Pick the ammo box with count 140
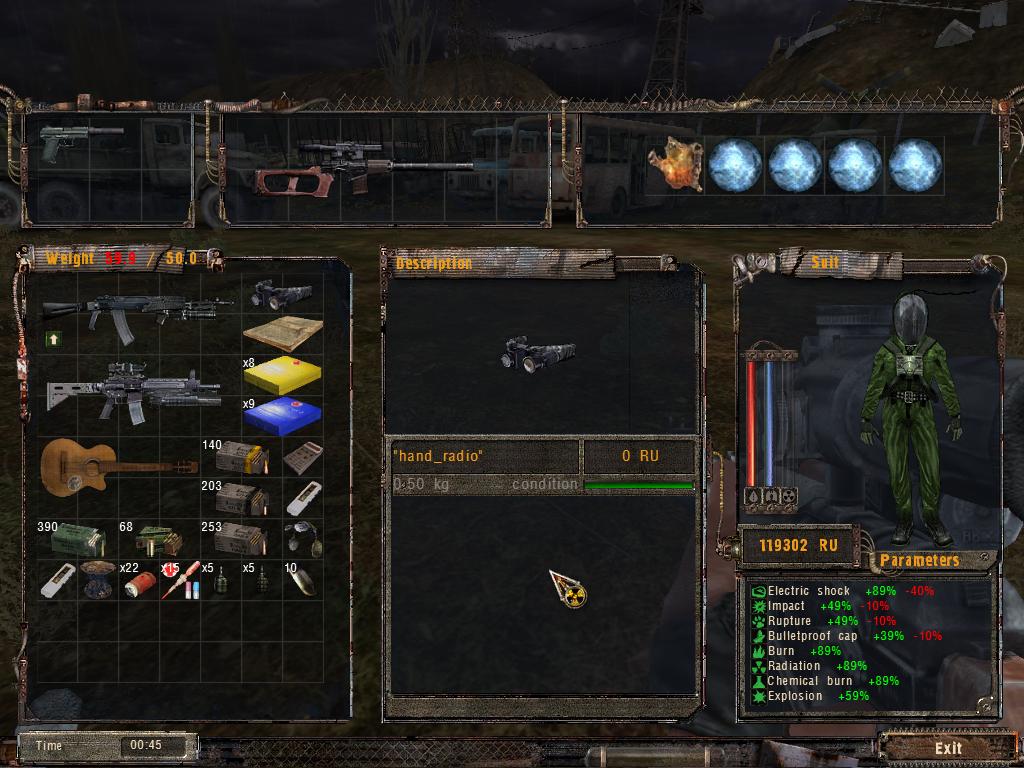This screenshot has height=768, width=1024. click(x=242, y=457)
